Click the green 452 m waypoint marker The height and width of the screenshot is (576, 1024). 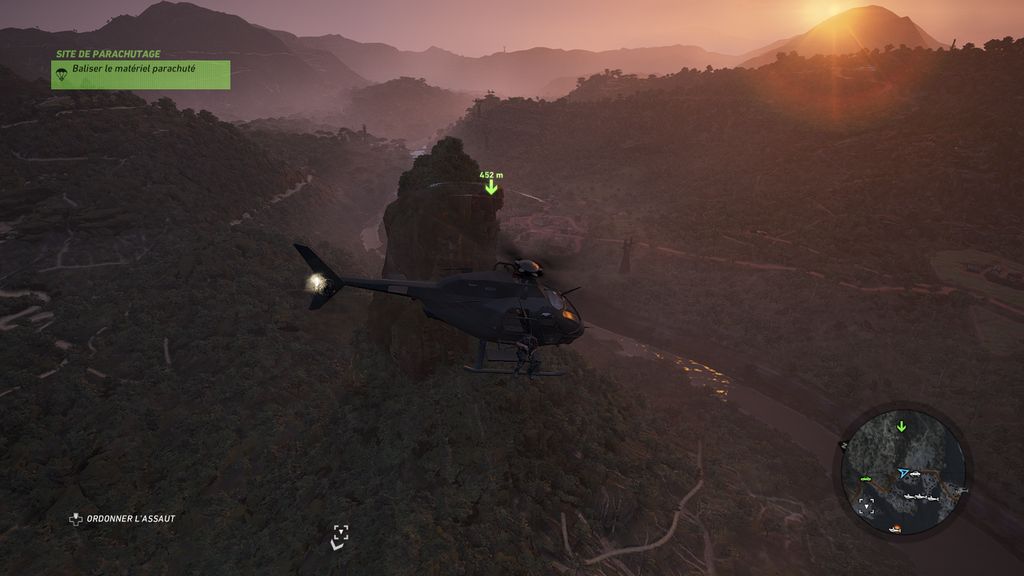(491, 186)
